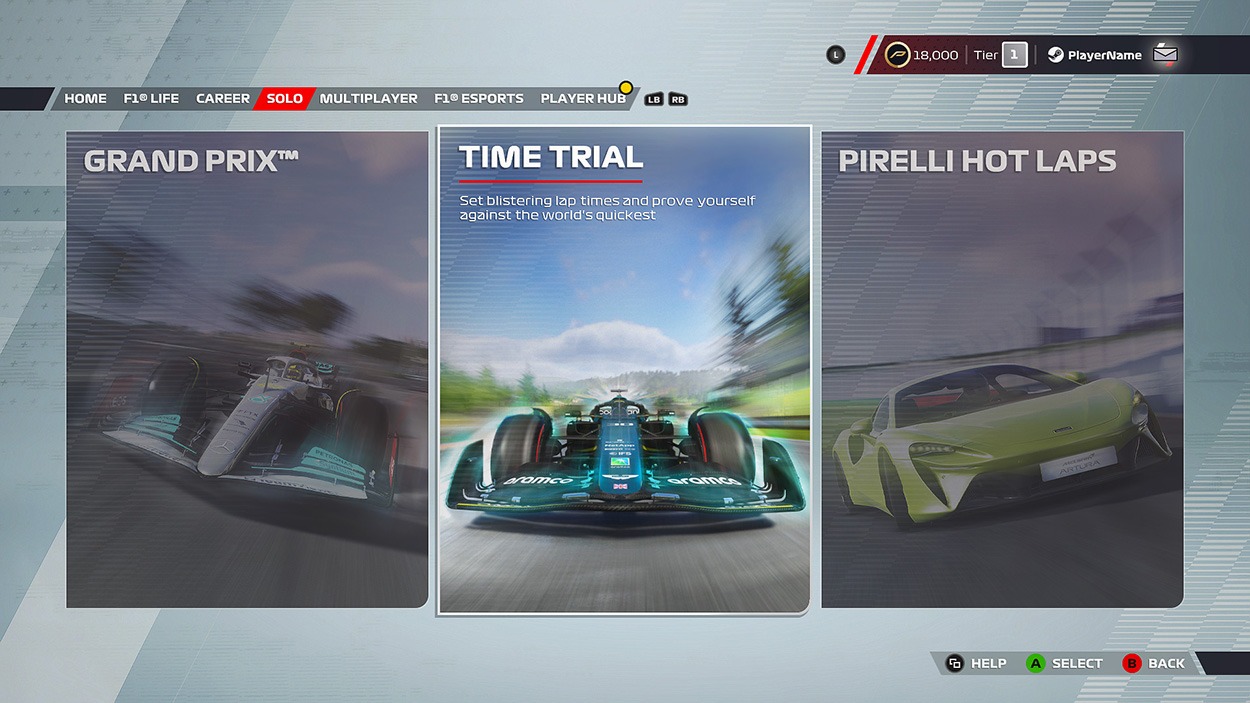This screenshot has height=703, width=1250.
Task: Go to the CAREER tab
Action: [x=223, y=99]
